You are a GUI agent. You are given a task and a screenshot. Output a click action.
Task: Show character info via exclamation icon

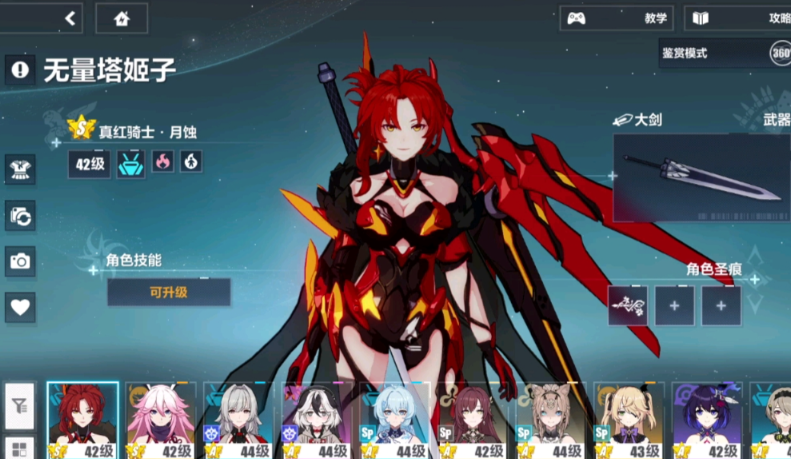[x=20, y=69]
